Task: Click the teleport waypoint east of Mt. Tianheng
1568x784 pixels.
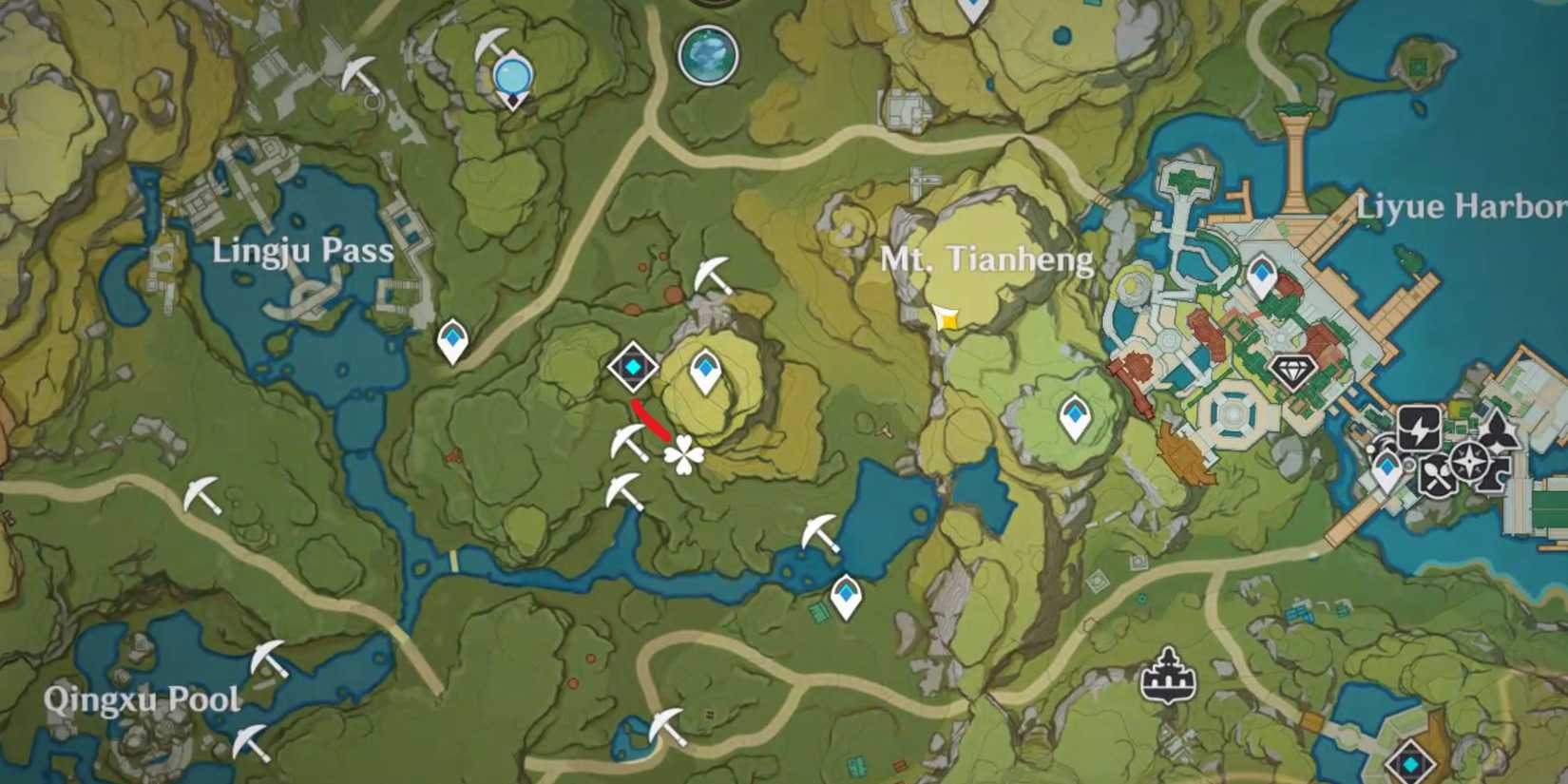Action: pos(1074,415)
